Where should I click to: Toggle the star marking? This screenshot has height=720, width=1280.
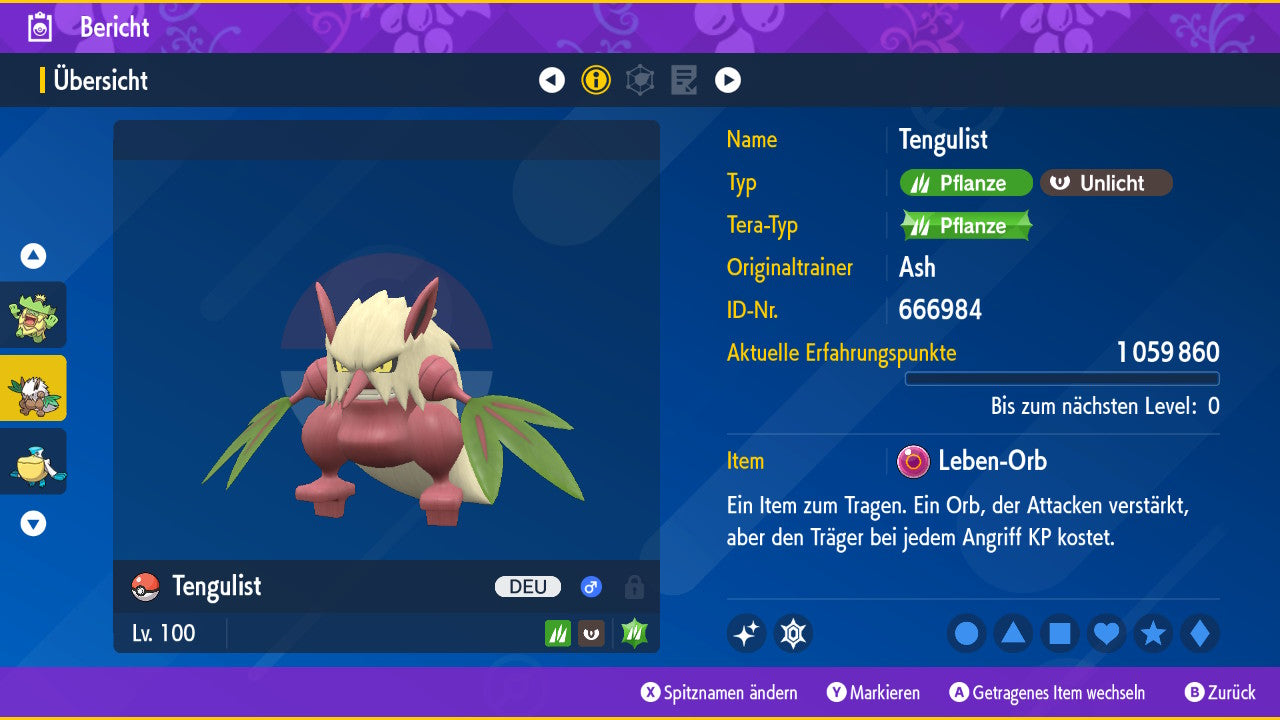[1153, 633]
